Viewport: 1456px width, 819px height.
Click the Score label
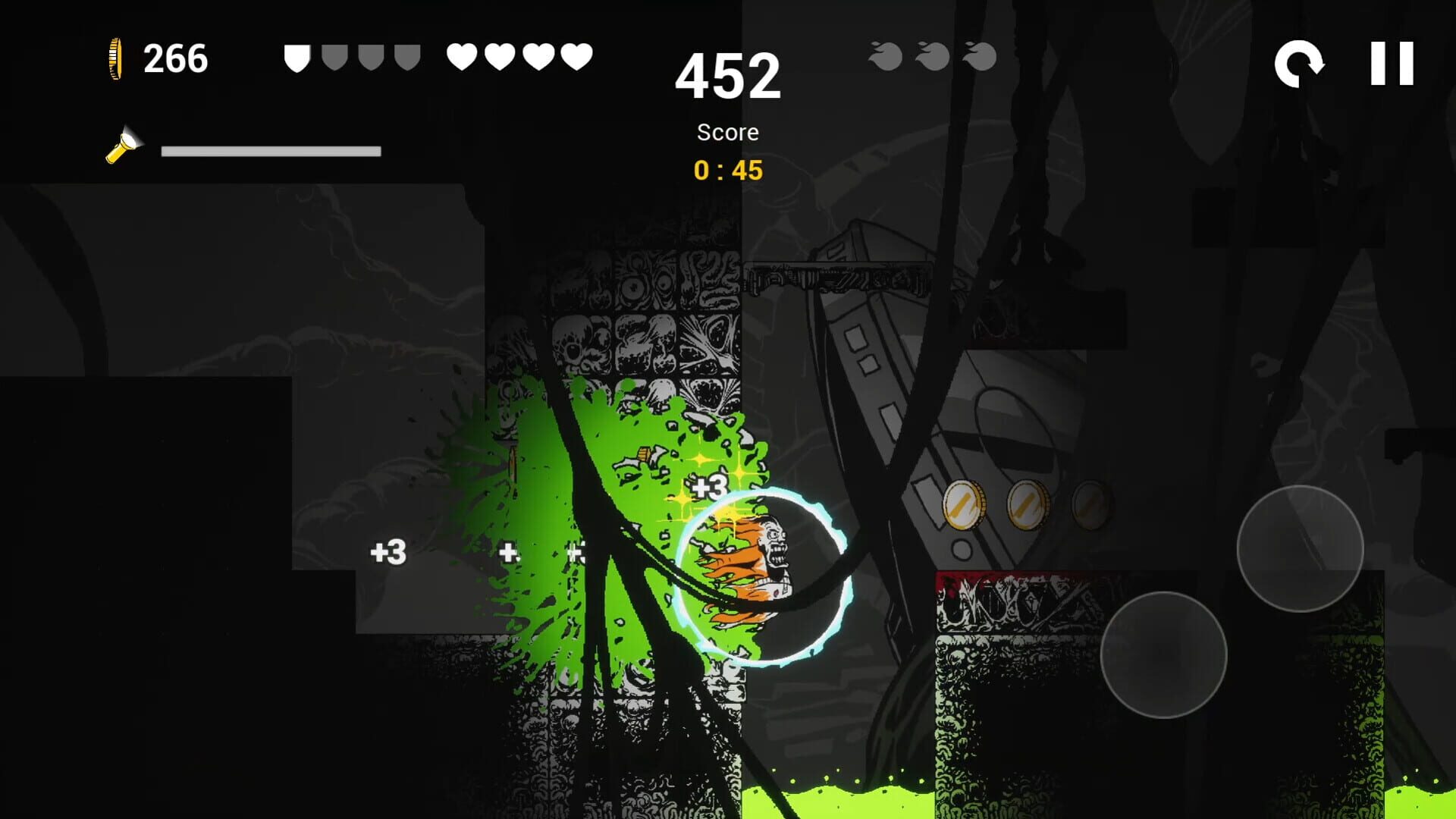728,132
